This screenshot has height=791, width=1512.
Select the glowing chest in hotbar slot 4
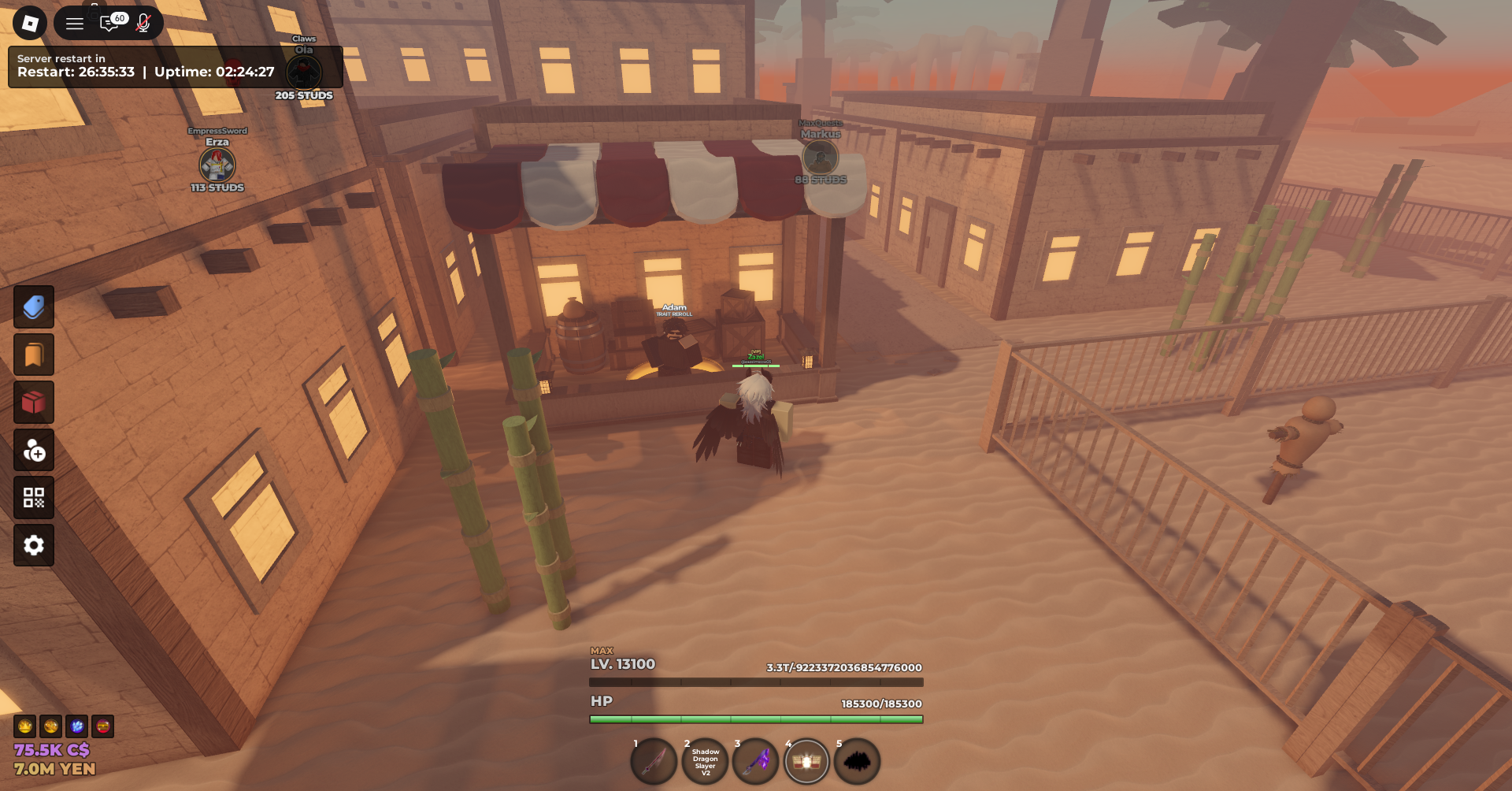(806, 762)
